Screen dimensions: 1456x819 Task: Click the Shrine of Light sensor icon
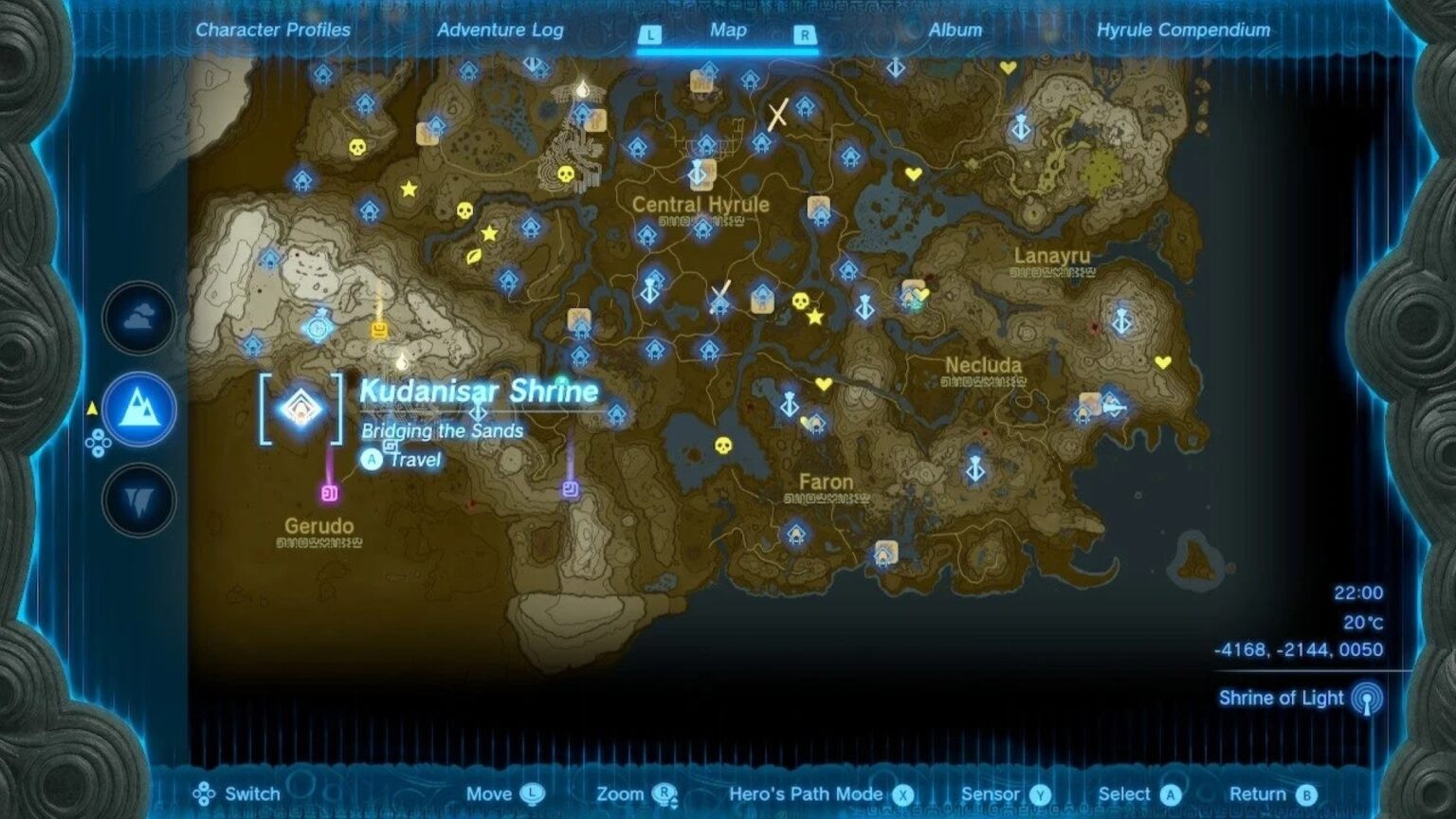click(x=1369, y=698)
